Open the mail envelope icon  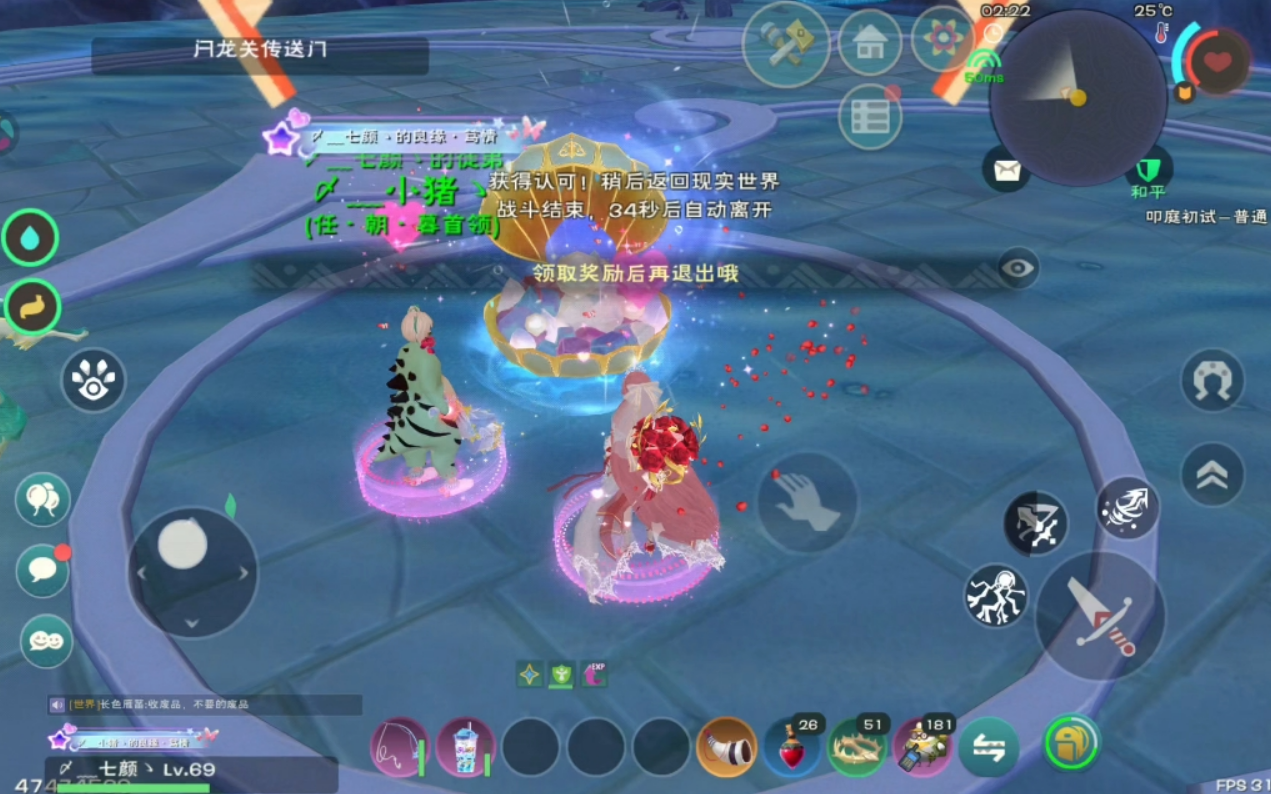pyautogui.click(x=1006, y=169)
